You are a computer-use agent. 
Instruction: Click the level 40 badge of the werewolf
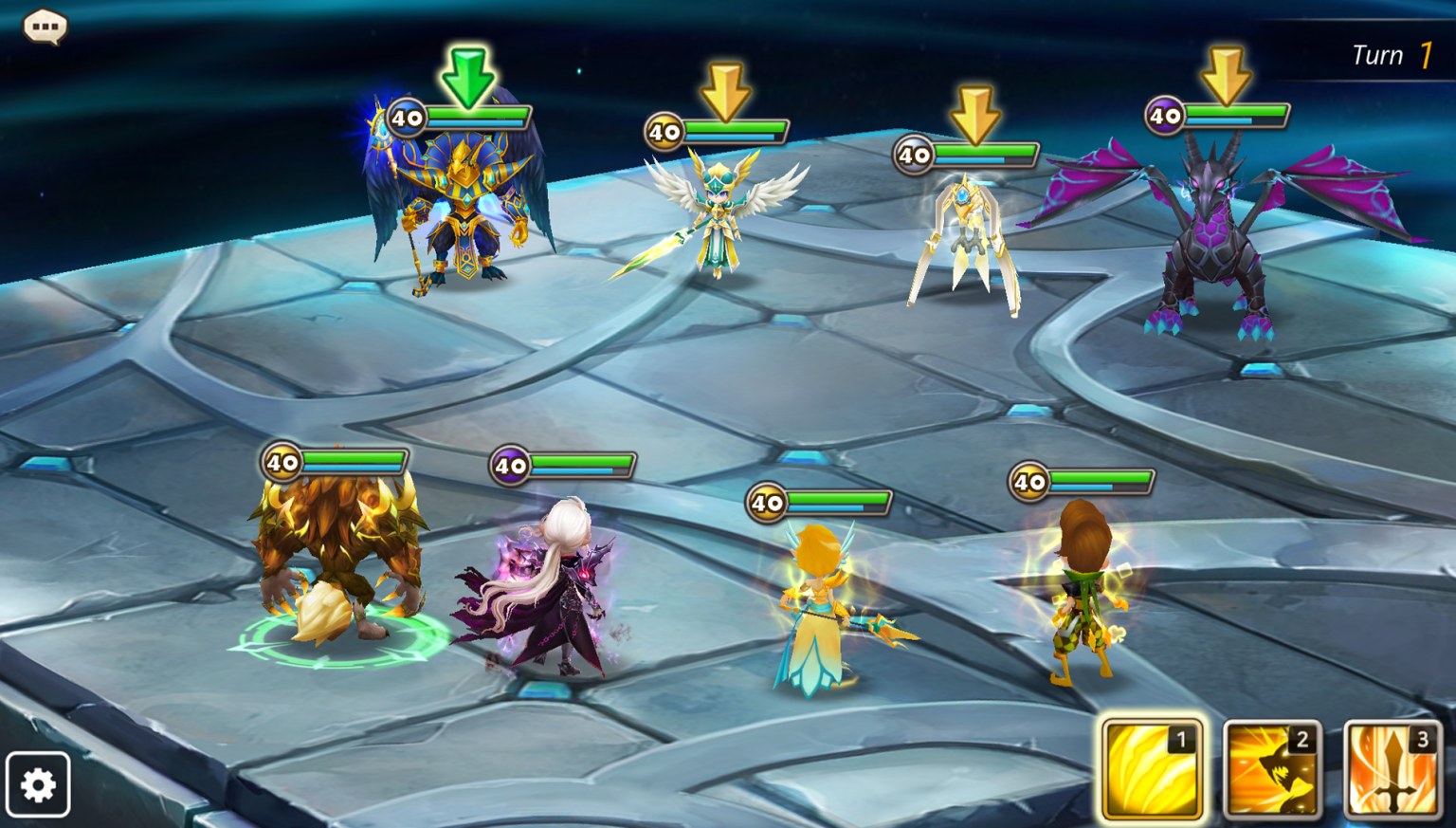tap(280, 463)
